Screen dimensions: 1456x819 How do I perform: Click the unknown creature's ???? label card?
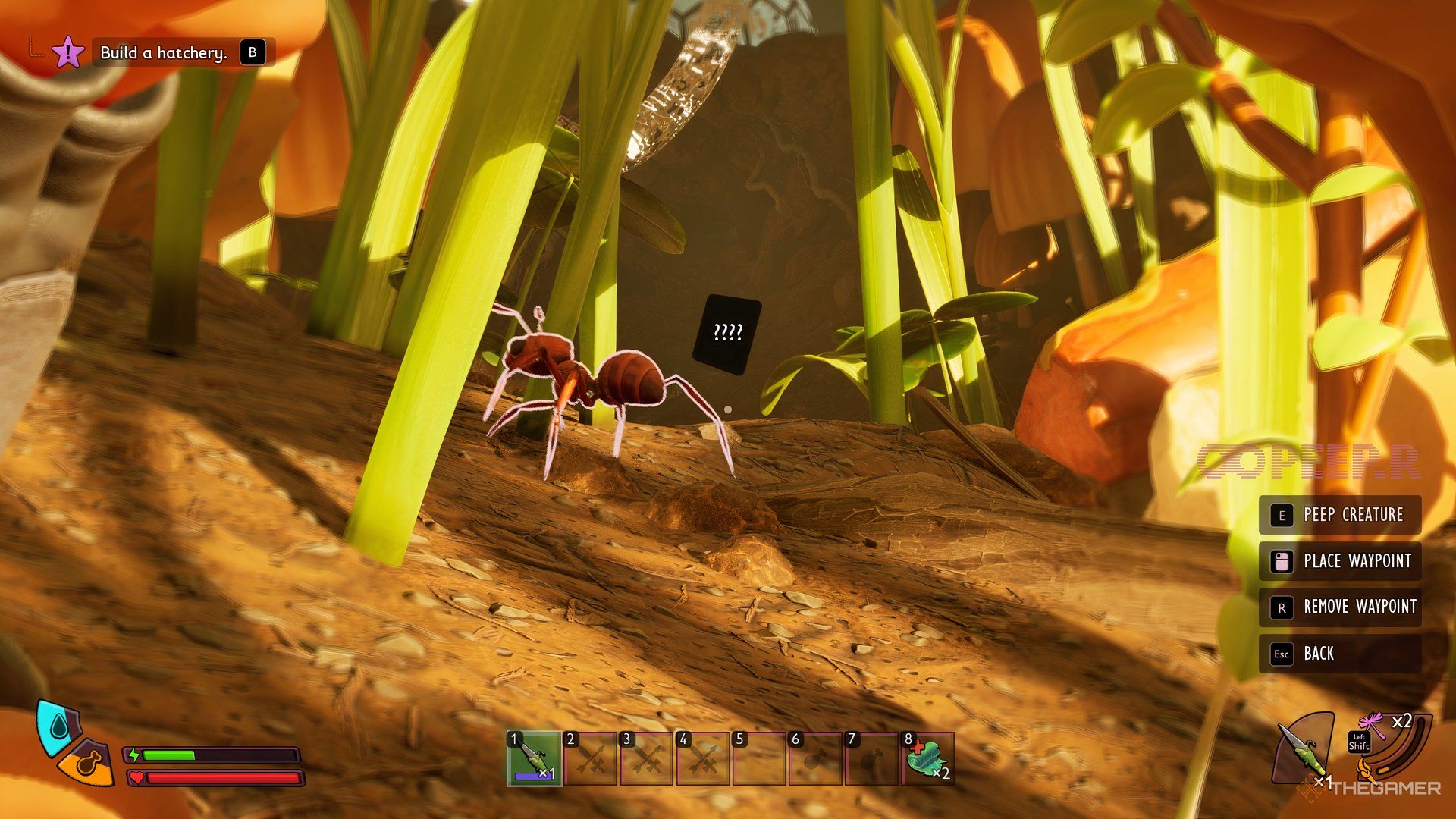[x=727, y=334]
